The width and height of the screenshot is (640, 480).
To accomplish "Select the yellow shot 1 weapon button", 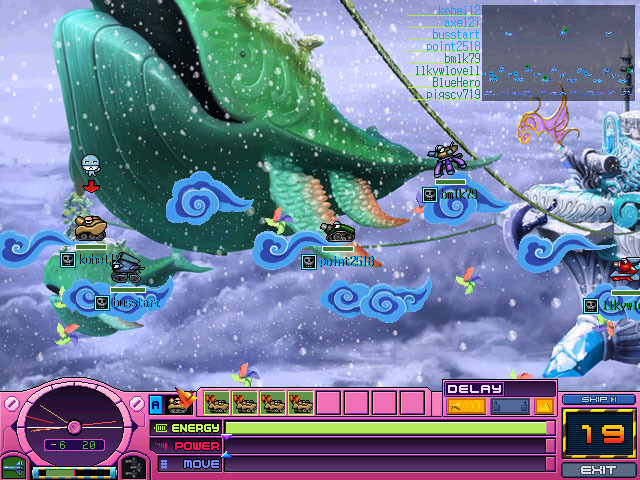I will pyautogui.click(x=464, y=405).
